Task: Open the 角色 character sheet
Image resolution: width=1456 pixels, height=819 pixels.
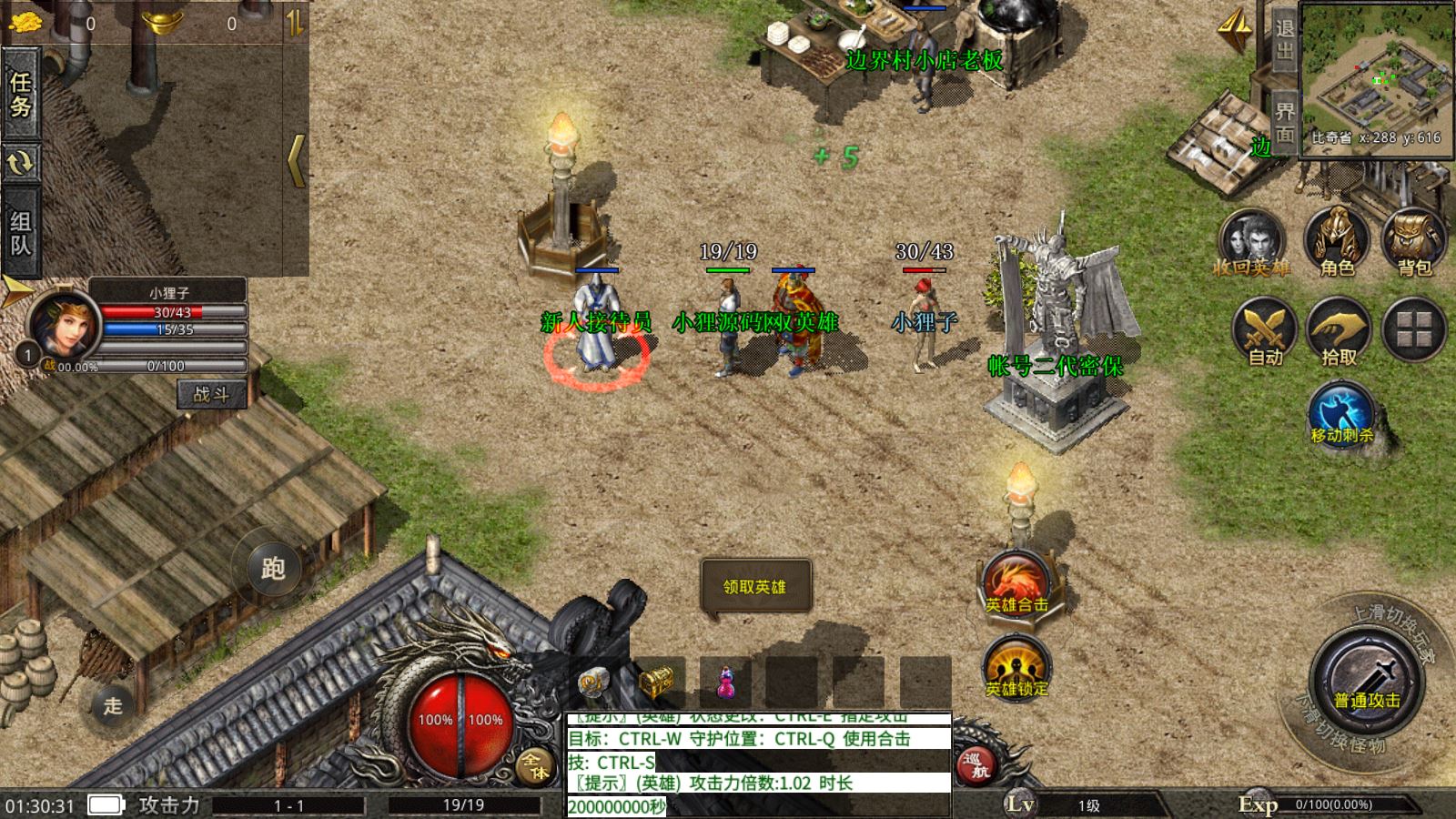Action: click(x=1337, y=243)
